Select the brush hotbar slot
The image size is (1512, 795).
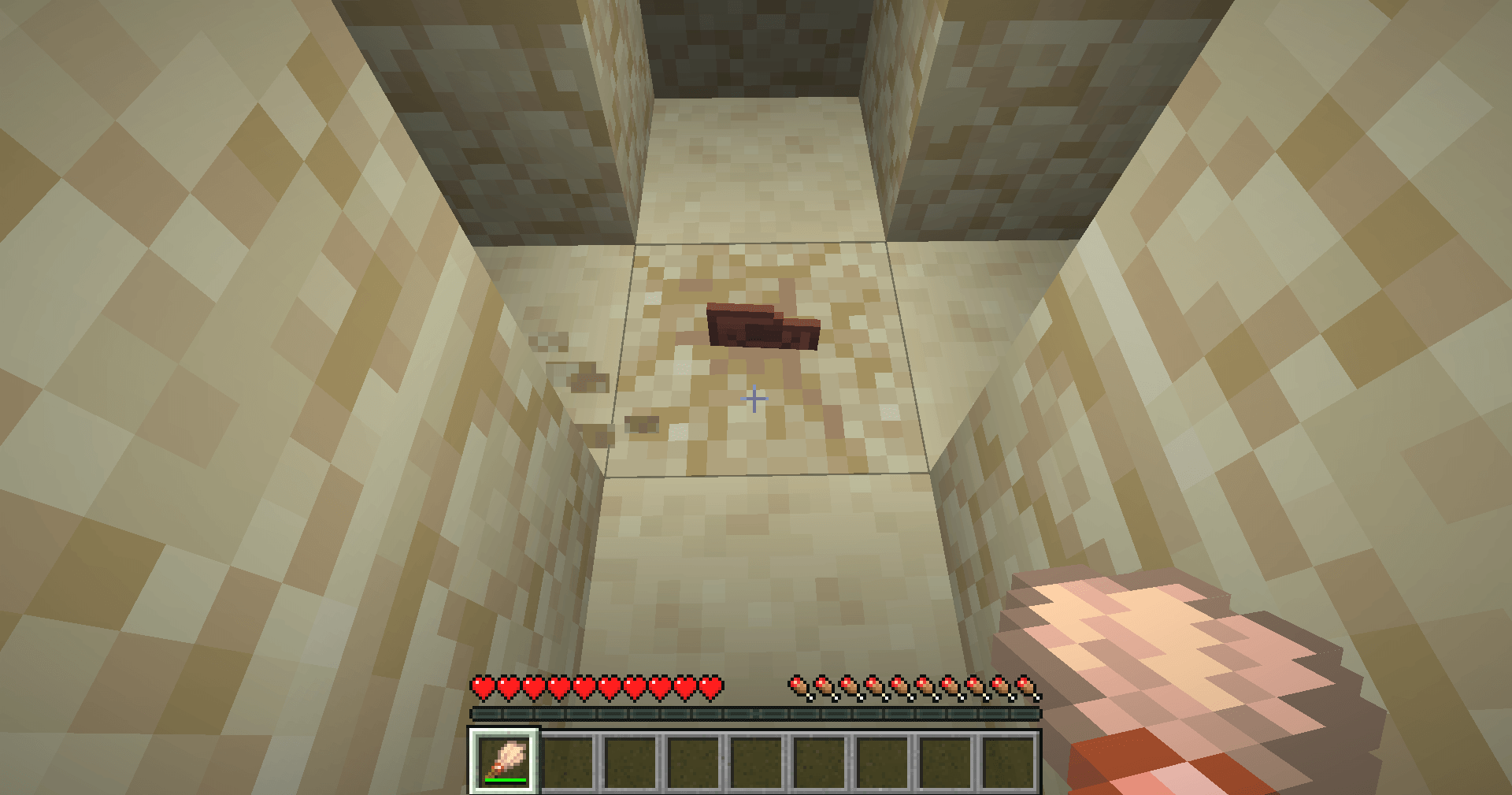click(x=505, y=761)
